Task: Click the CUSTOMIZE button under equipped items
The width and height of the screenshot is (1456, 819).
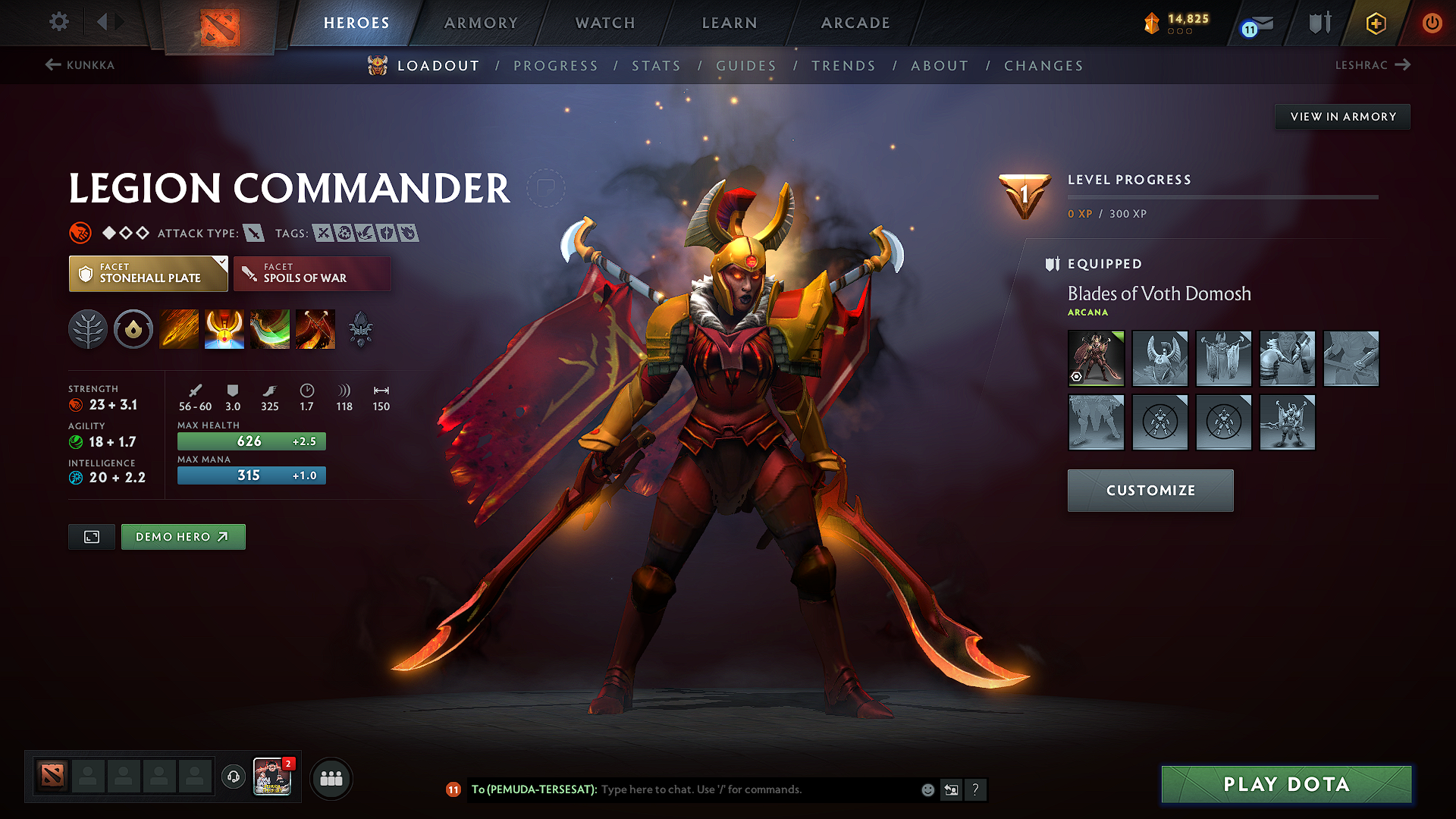Action: coord(1150,490)
